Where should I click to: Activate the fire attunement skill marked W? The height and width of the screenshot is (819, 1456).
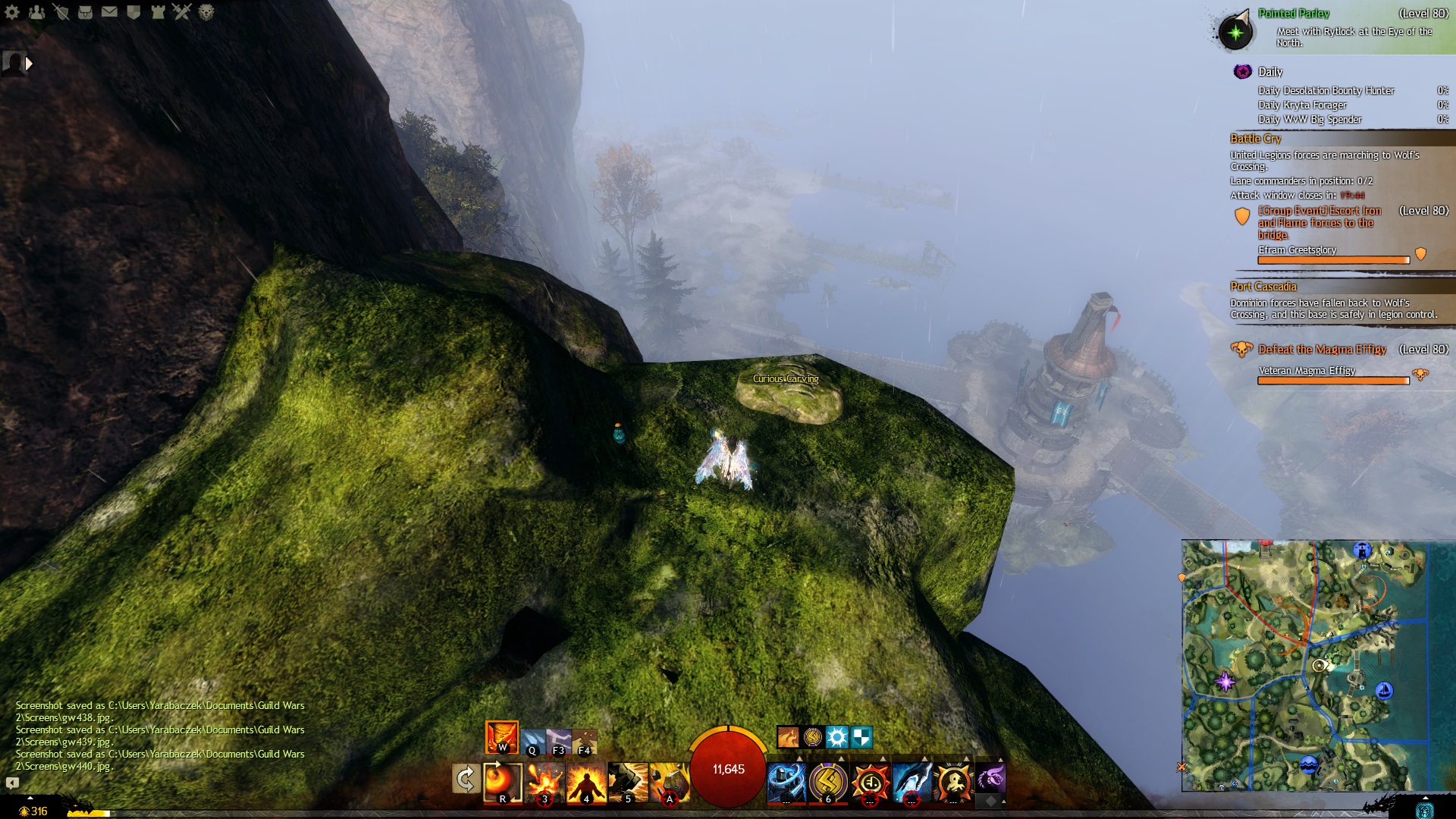click(x=502, y=737)
